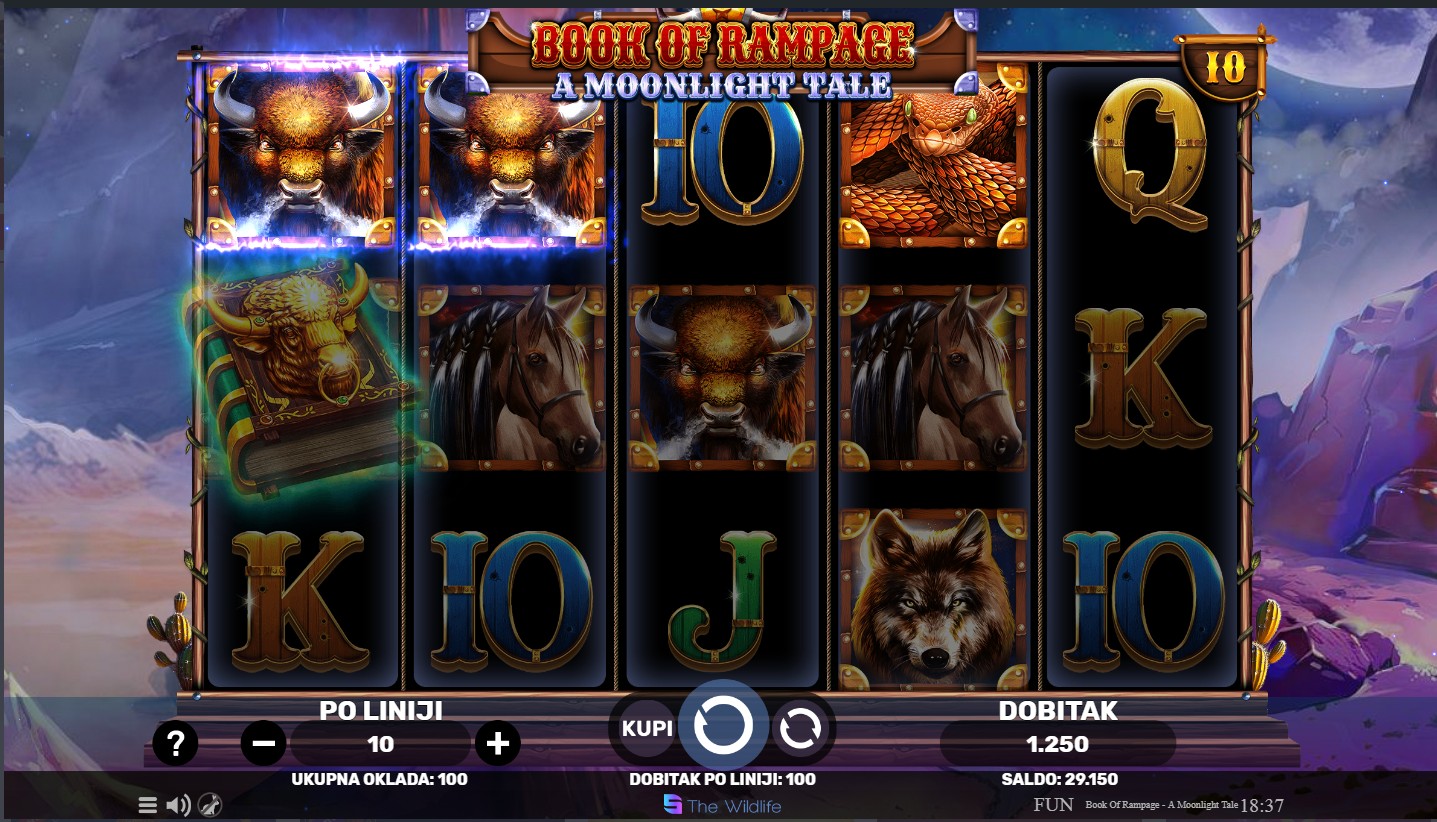Increase the bet per line with plus
Viewport: 1437px width, 822px height.
497,744
